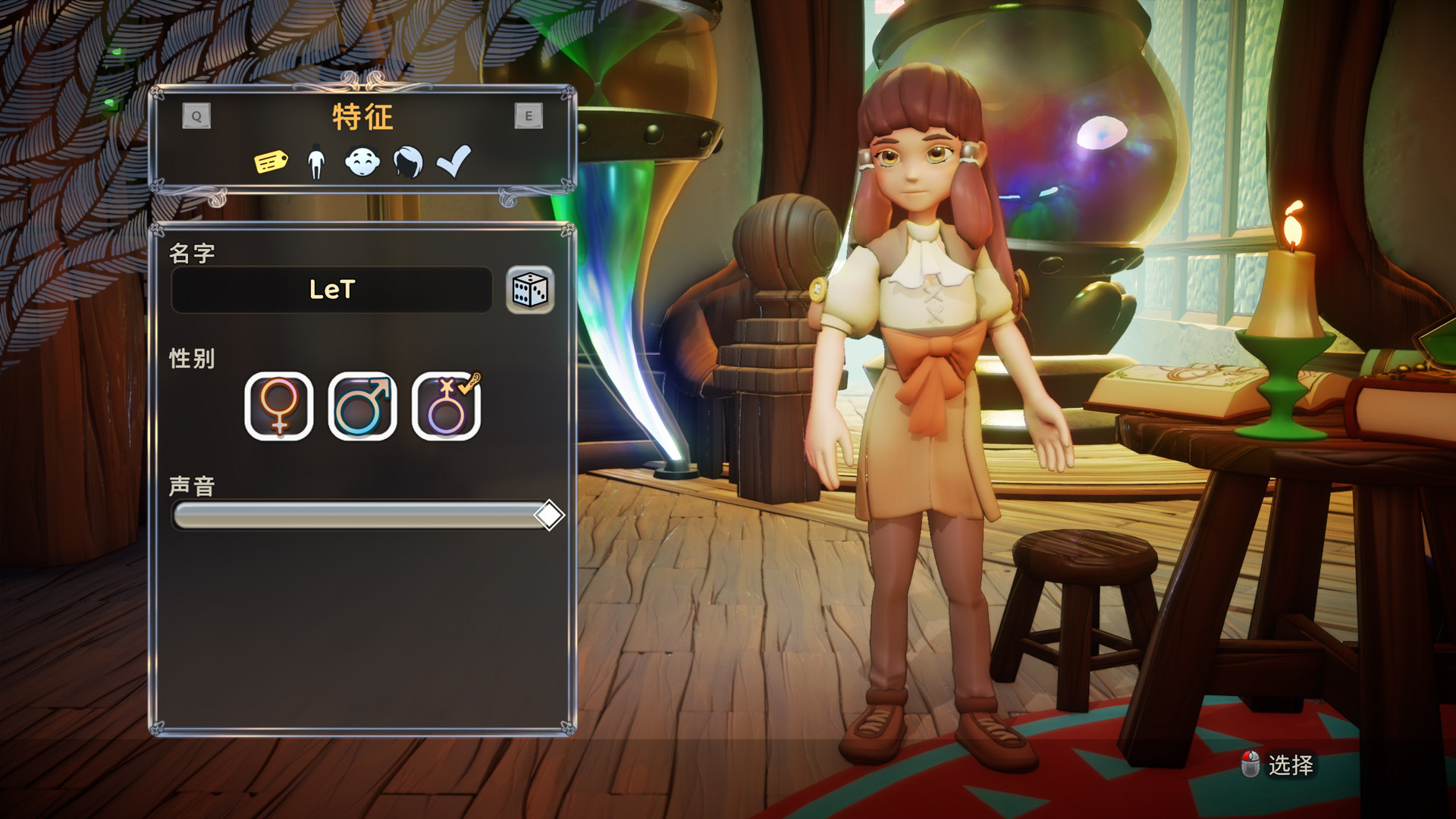Select the name tag traits tab
The width and height of the screenshot is (1456, 819).
click(271, 162)
